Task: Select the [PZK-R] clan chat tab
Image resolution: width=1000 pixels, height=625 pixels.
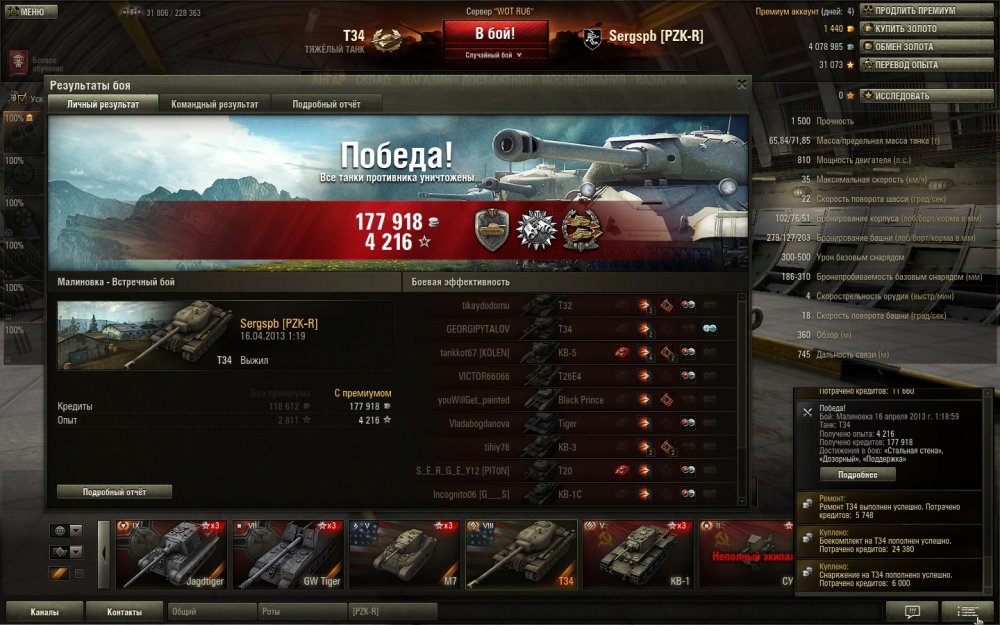Action: click(x=391, y=611)
